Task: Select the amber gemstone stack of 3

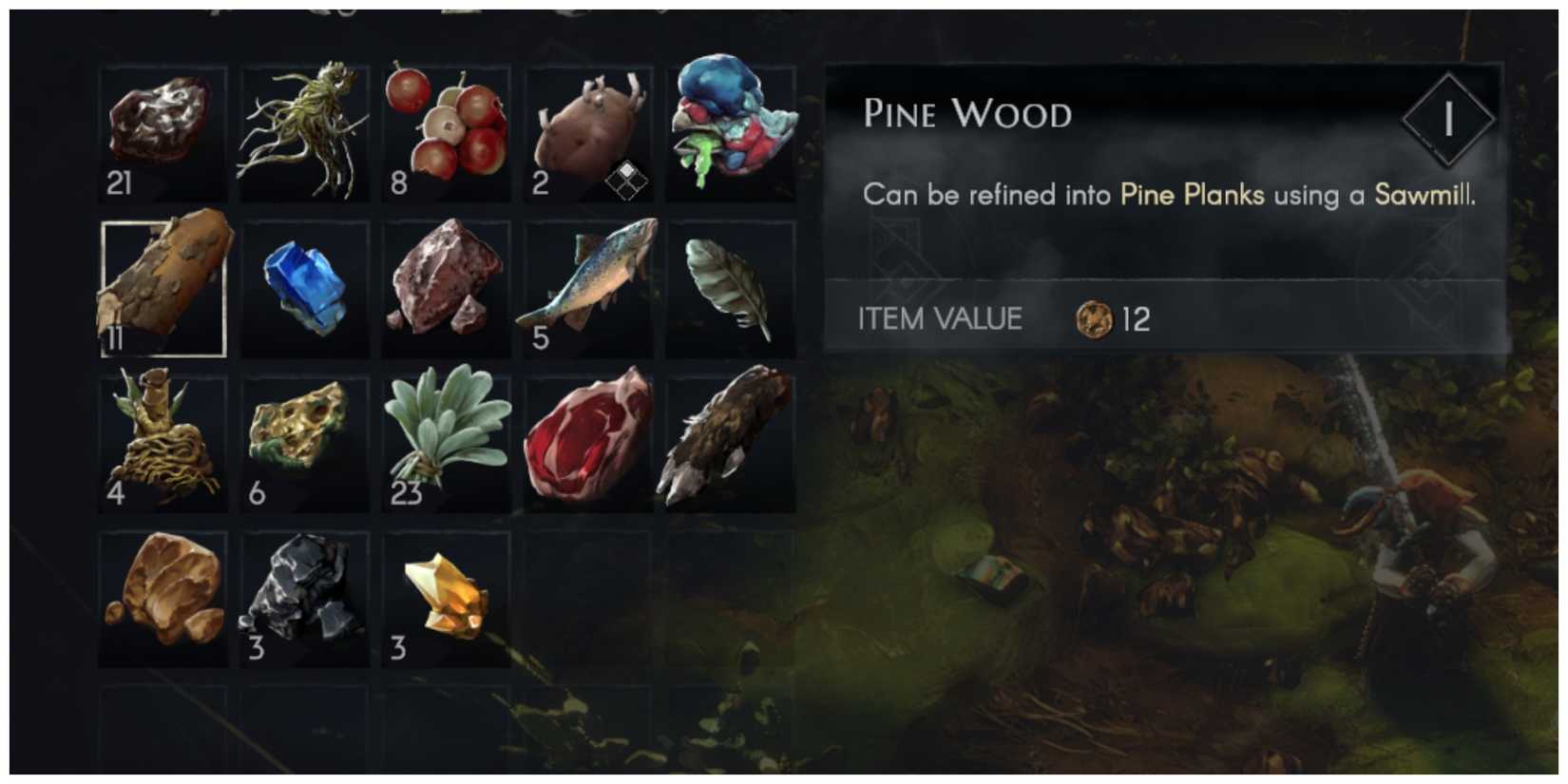Action: pyautogui.click(x=447, y=597)
